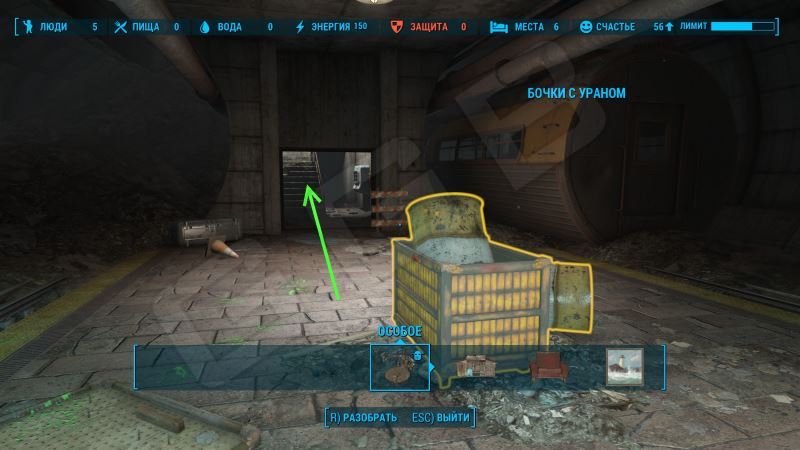Click the Разобрать scrap button
Viewport: 800px width, 450px height.
[x=362, y=417]
